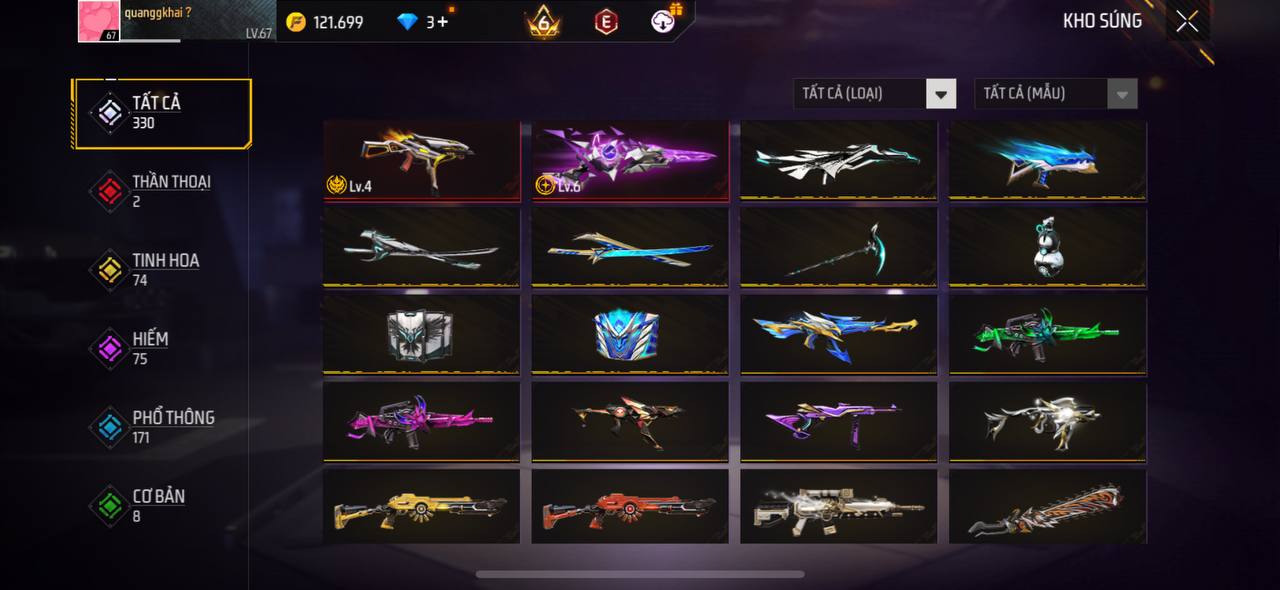Viewport: 1280px width, 590px height.
Task: Choose the scythe melee weapon skin
Action: [839, 247]
